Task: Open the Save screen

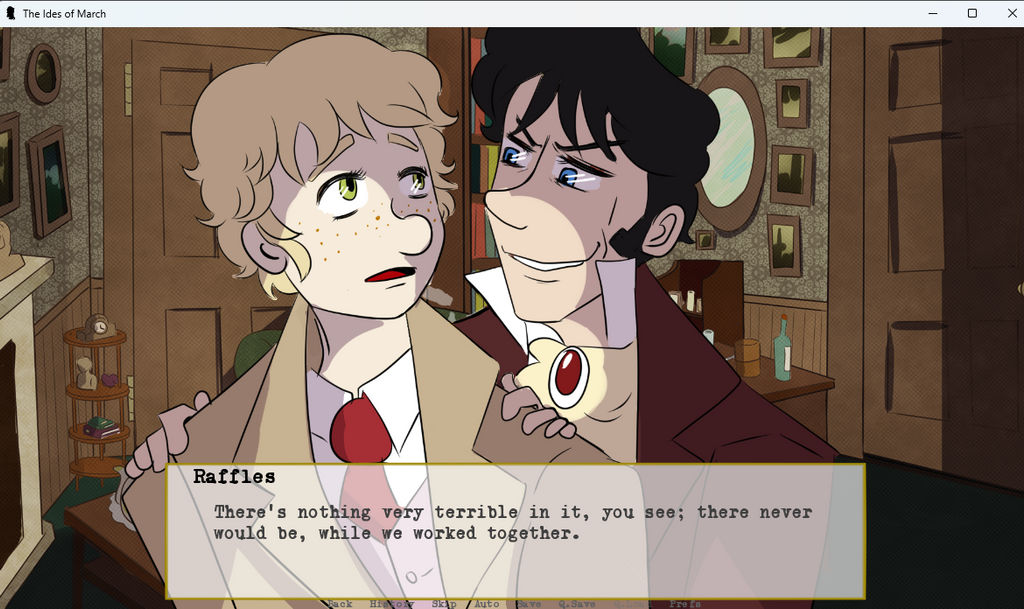Action: pyautogui.click(x=529, y=603)
